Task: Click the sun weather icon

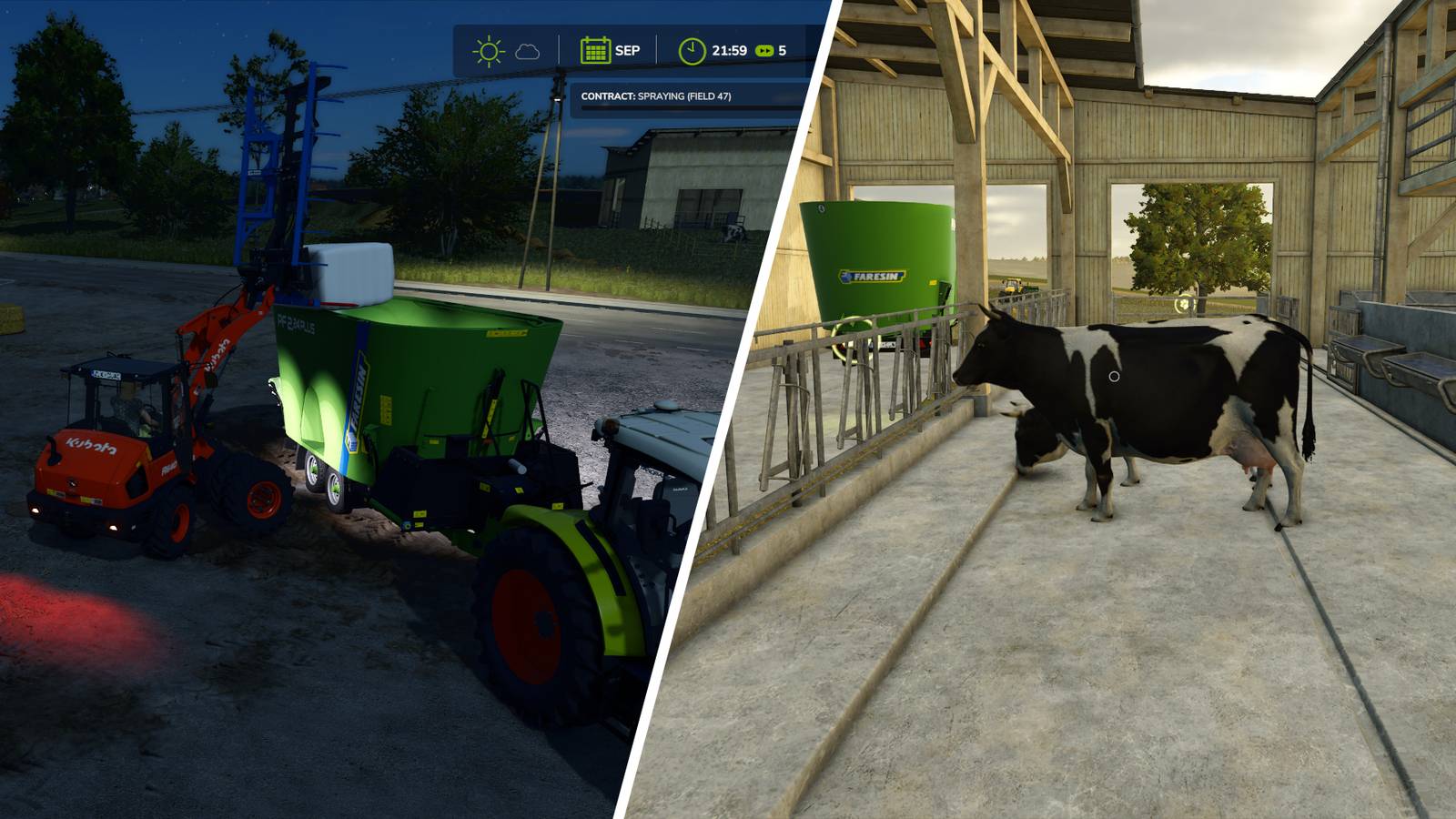Action: (x=487, y=50)
